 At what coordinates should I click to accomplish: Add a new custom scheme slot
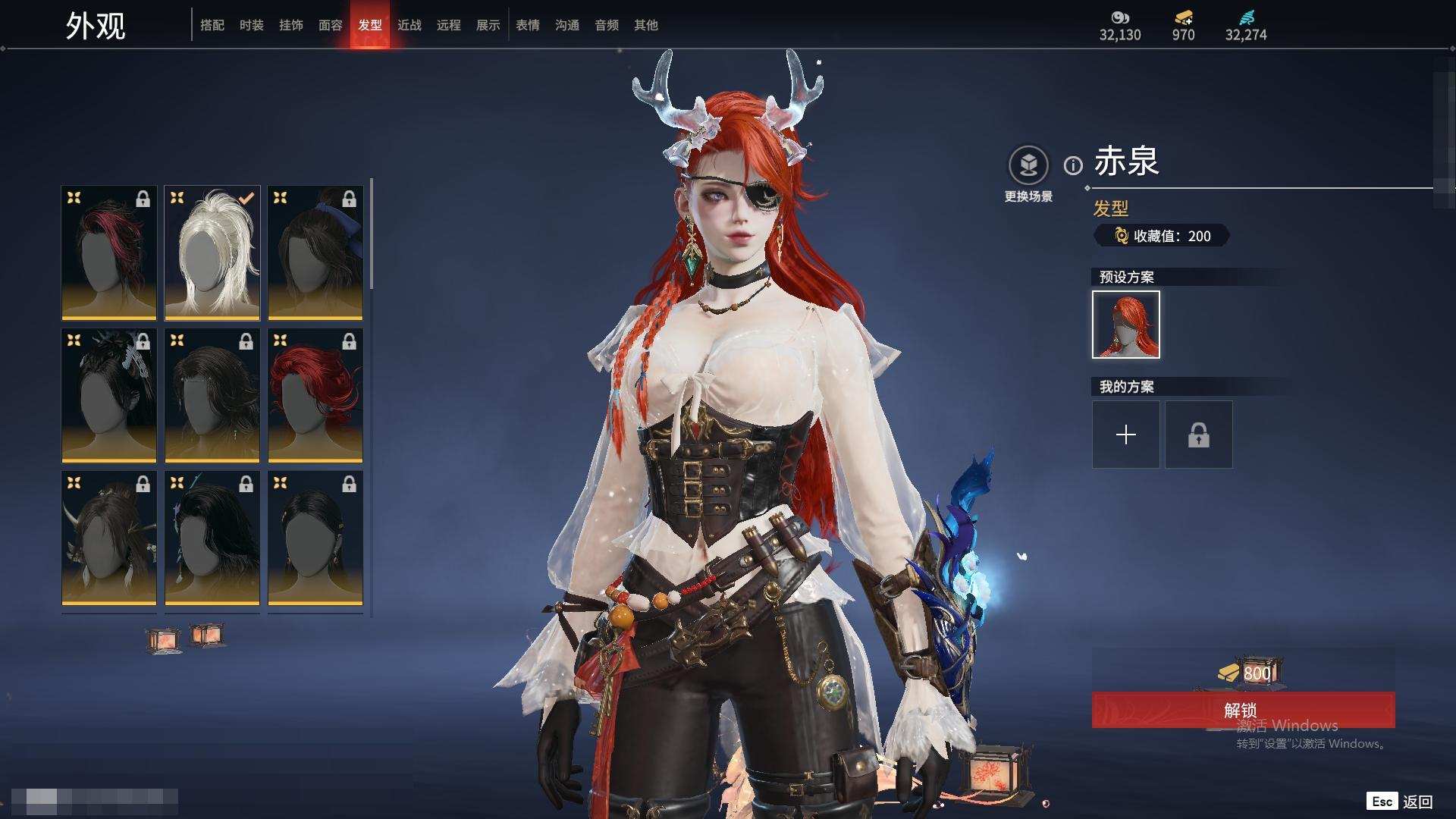click(x=1126, y=435)
